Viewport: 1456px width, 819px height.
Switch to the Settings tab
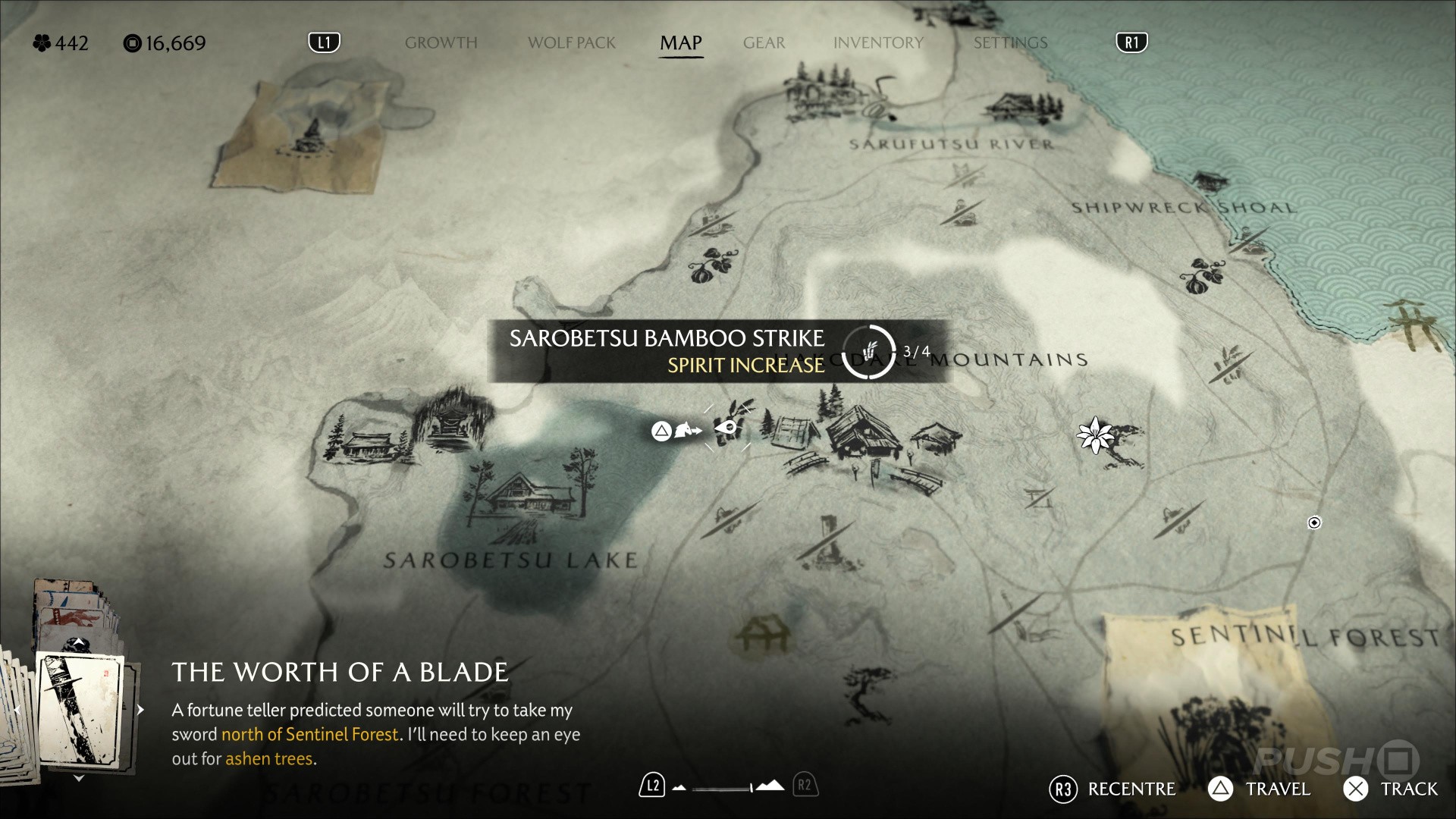click(1010, 42)
